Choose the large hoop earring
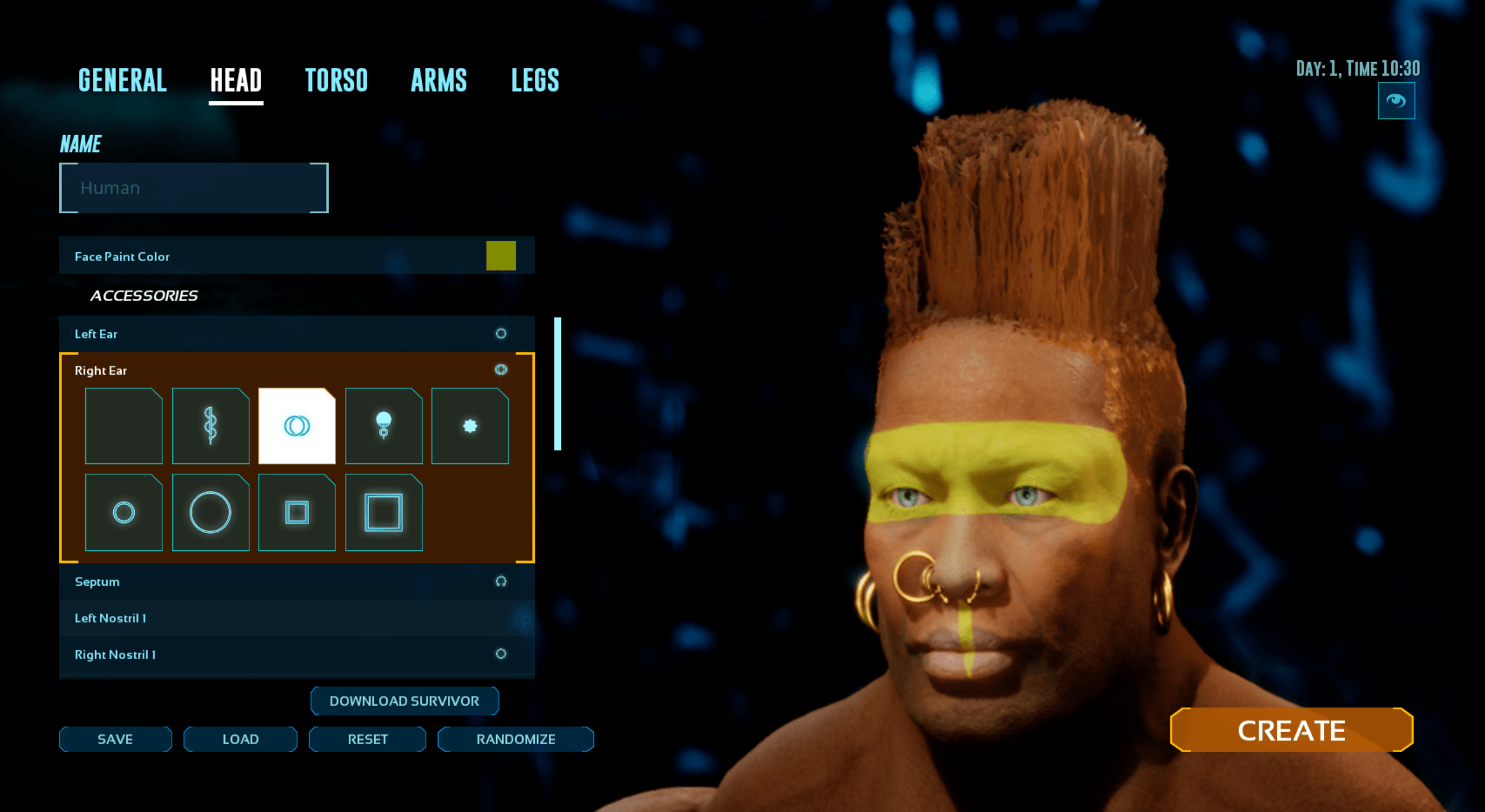 [211, 512]
